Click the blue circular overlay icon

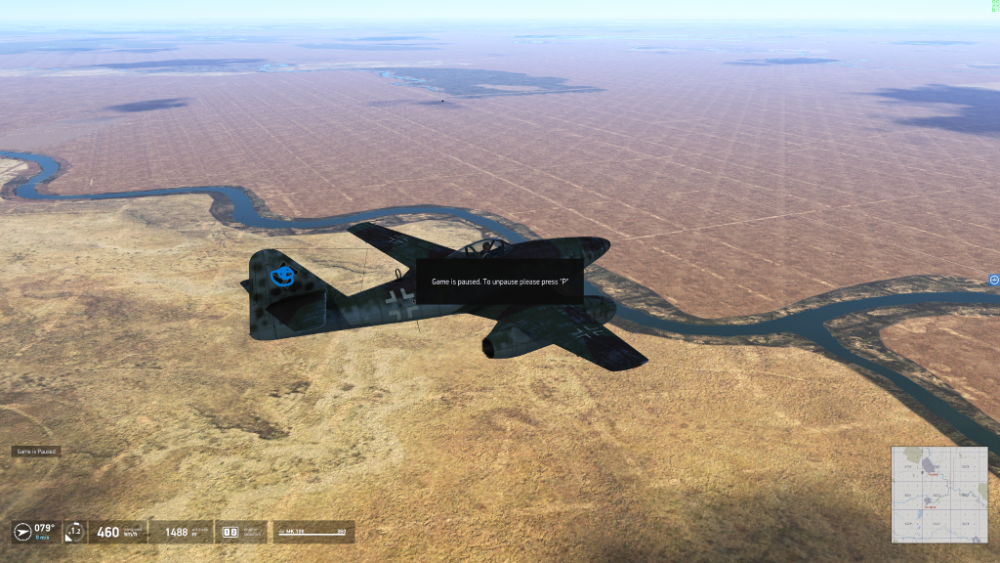pos(993,279)
